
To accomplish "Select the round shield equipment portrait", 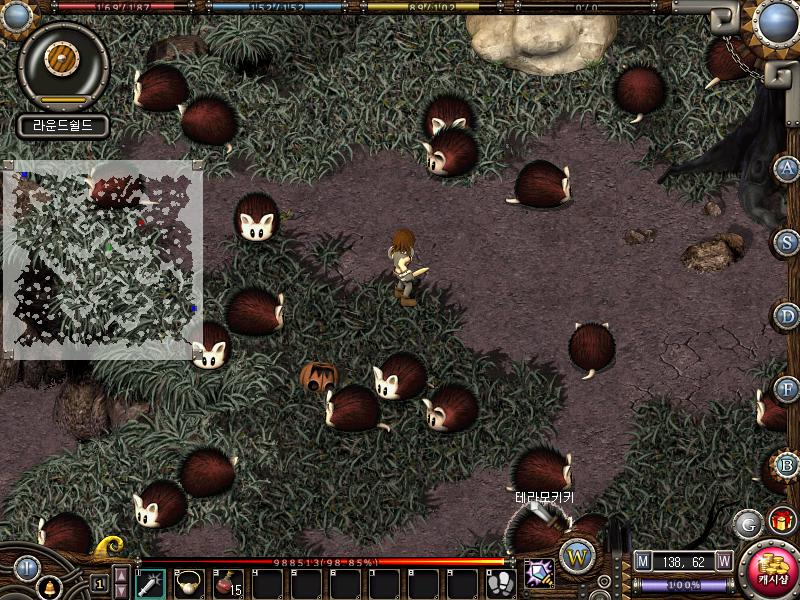I will (x=64, y=60).
